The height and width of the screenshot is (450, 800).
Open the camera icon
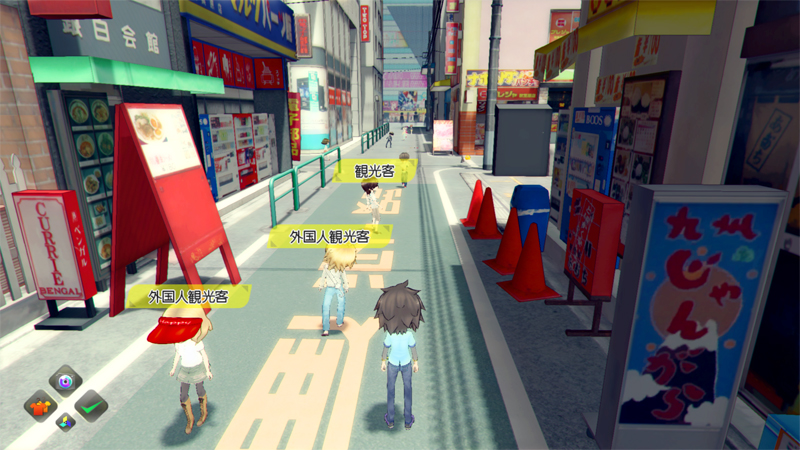(66, 381)
